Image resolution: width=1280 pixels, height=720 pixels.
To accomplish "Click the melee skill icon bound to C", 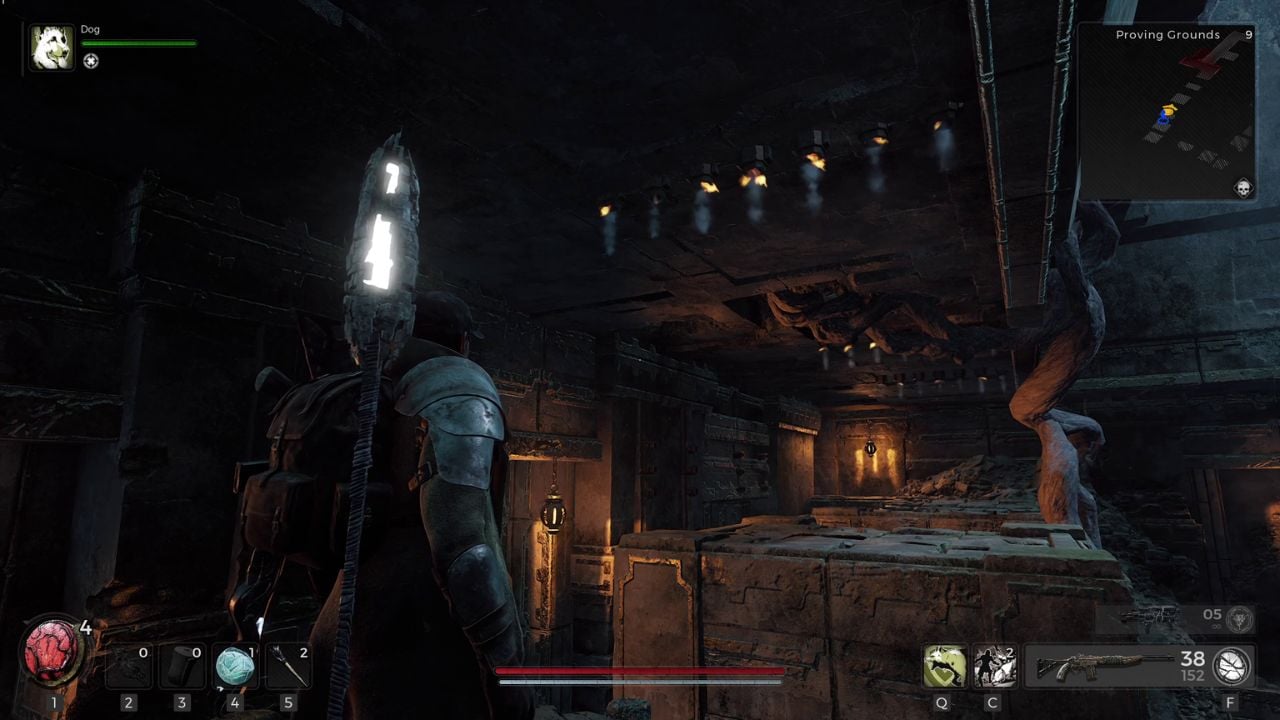I will pyautogui.click(x=993, y=665).
